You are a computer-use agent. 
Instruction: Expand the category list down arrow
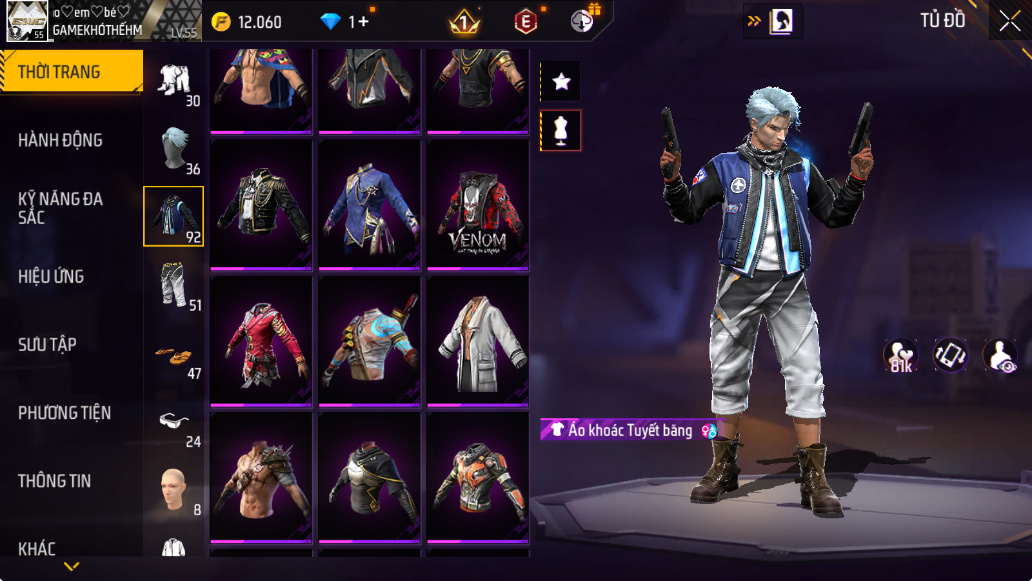tap(71, 566)
